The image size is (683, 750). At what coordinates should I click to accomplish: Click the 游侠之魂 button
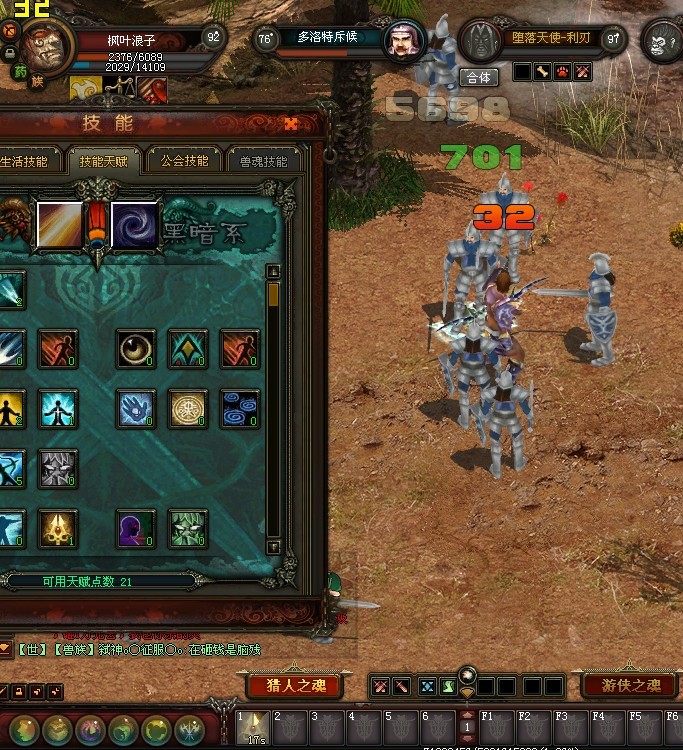[630, 686]
